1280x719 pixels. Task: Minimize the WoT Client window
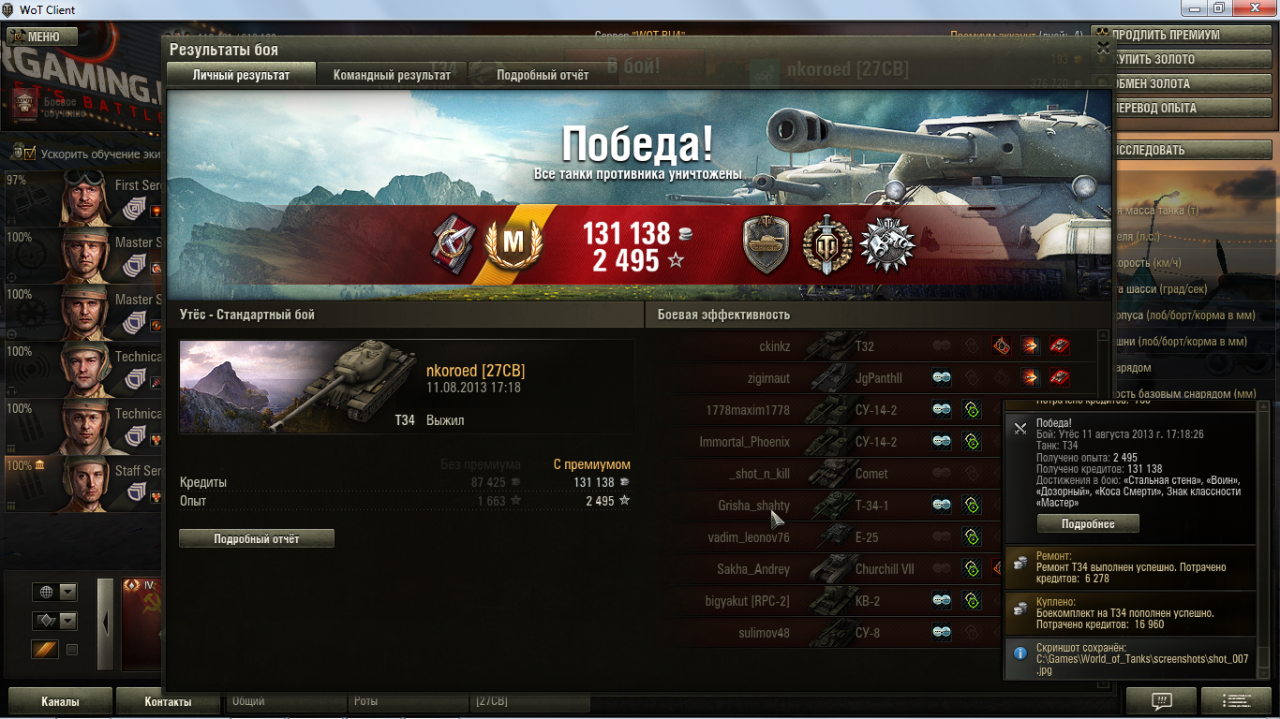pyautogui.click(x=1190, y=9)
